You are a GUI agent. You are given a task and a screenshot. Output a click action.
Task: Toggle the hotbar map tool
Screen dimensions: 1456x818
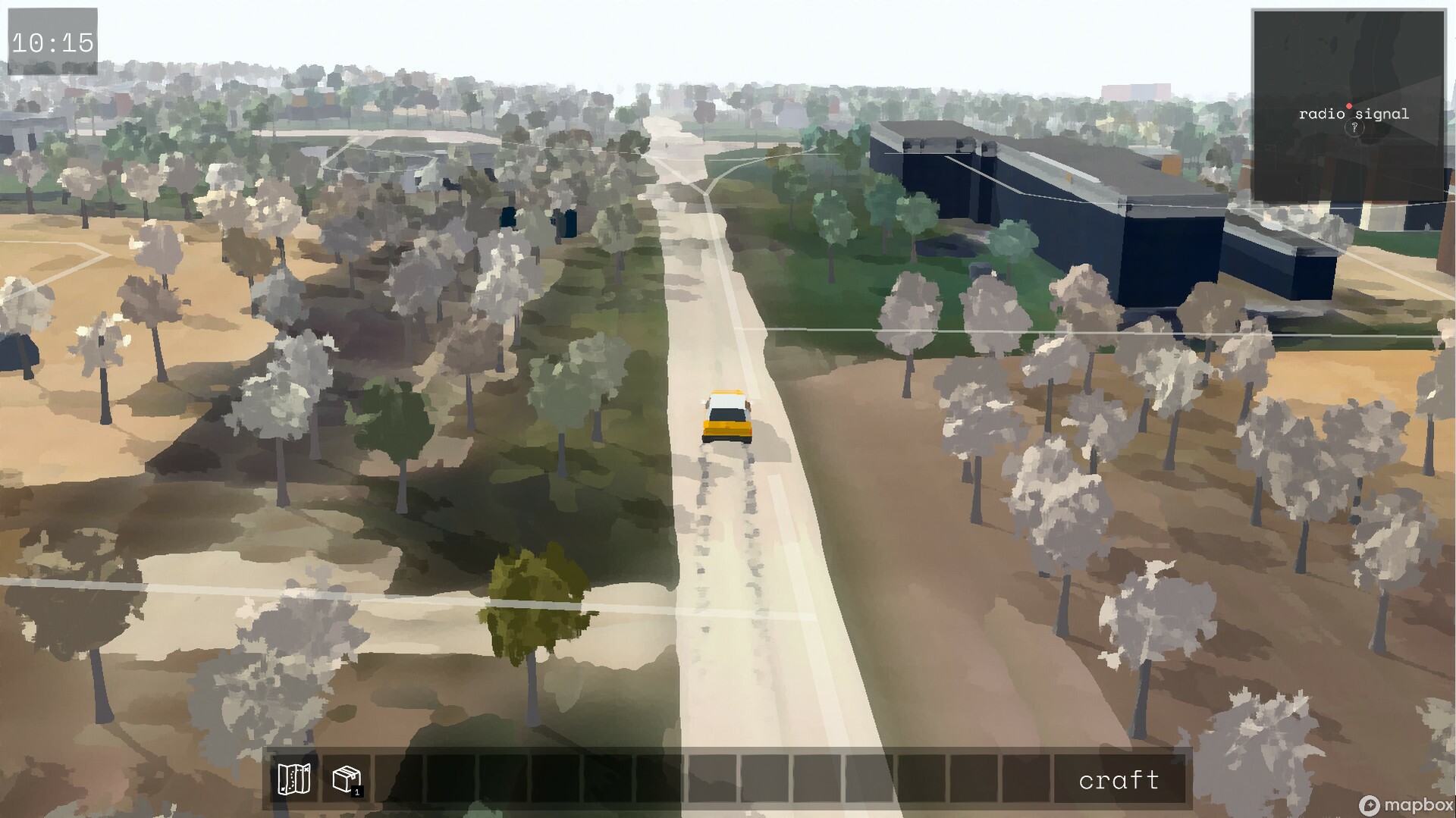294,779
